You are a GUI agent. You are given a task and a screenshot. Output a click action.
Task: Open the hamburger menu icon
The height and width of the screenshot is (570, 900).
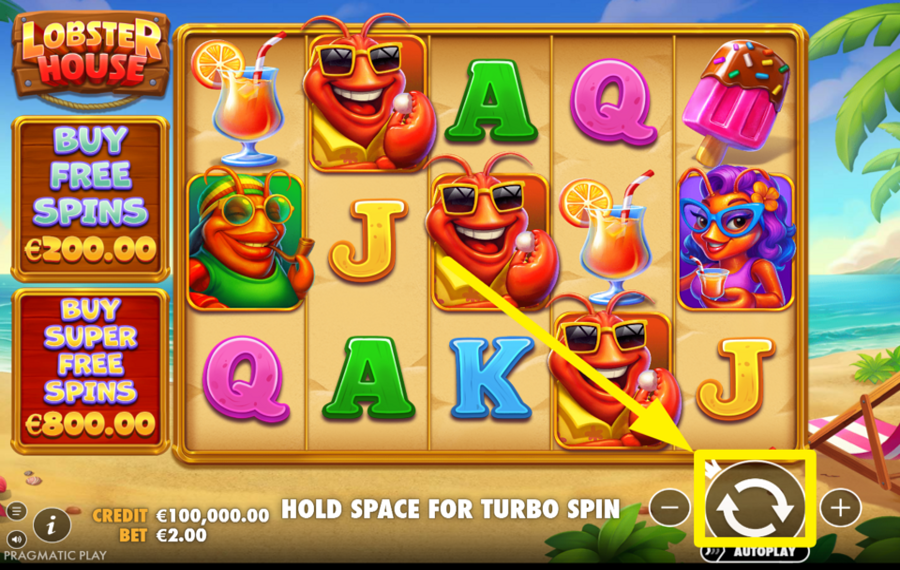16,511
